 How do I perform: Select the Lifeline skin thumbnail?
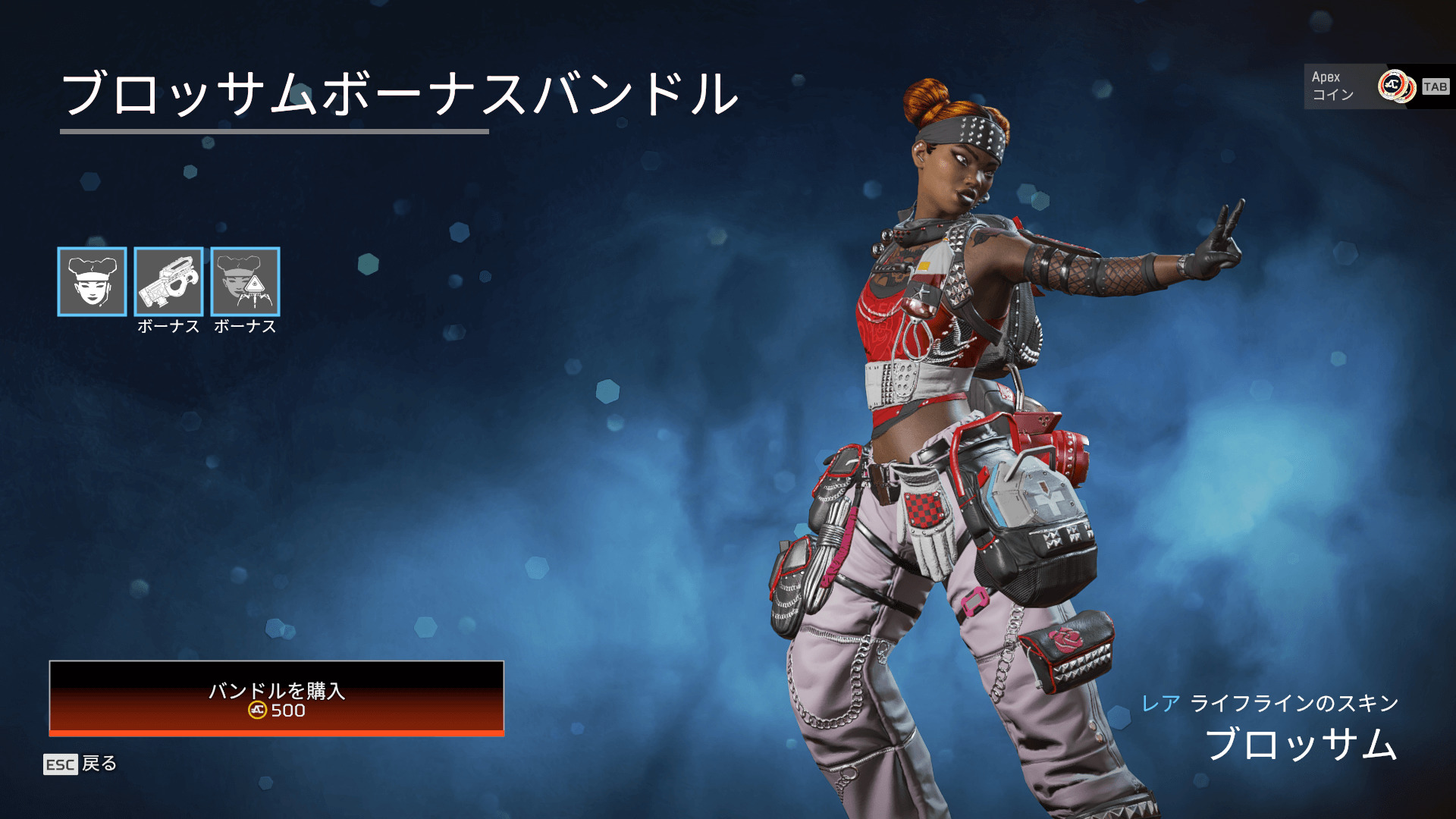(92, 281)
